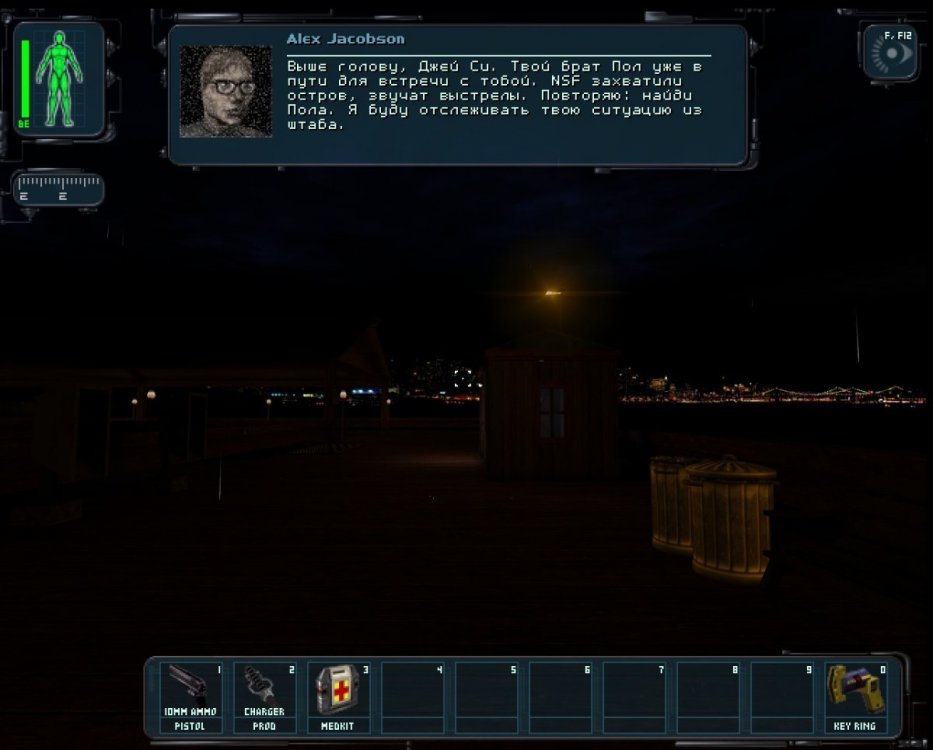The height and width of the screenshot is (750, 933).
Task: Select the pistol in belt slot 1
Action: coord(190,695)
